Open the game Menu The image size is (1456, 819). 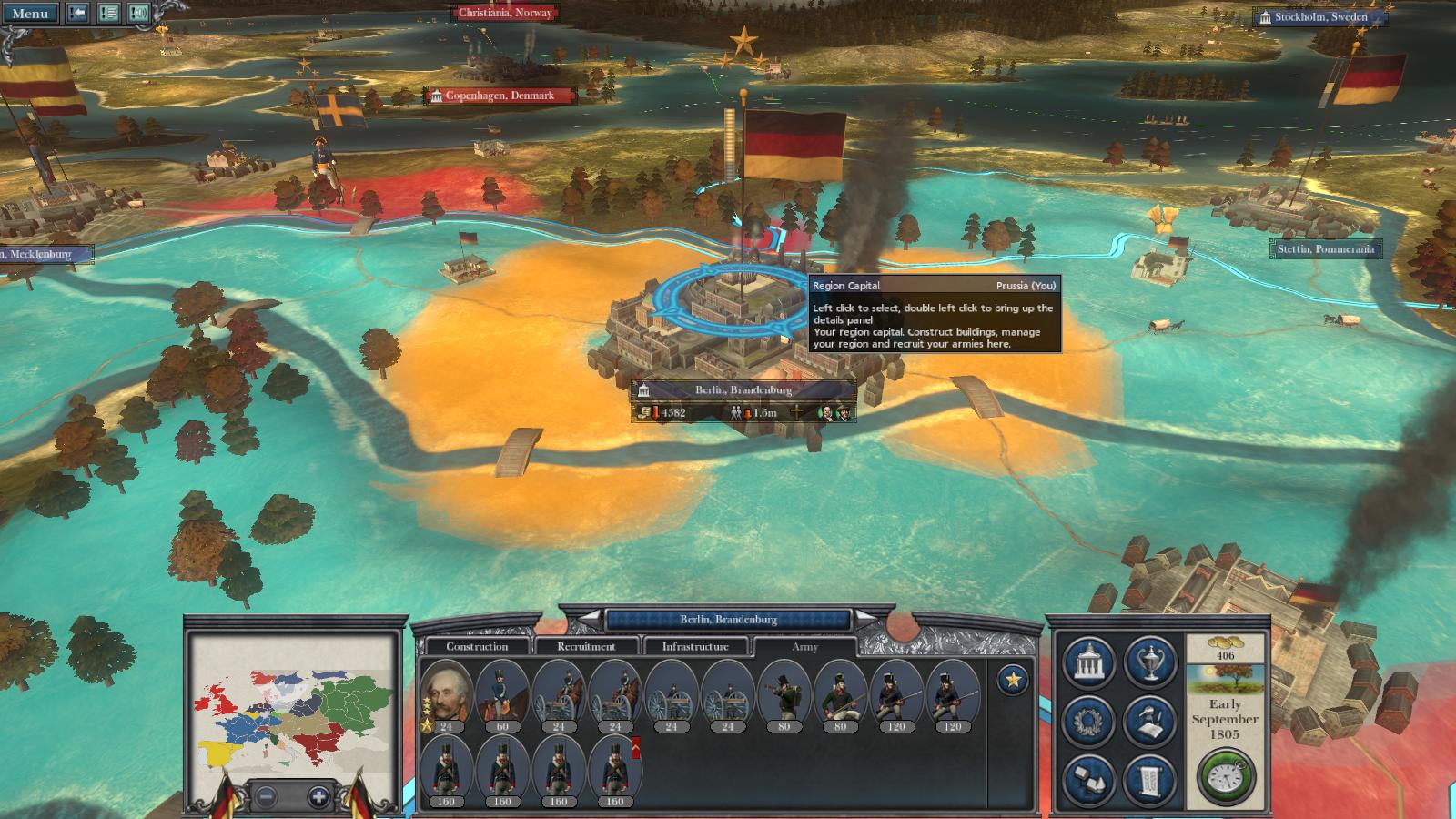[30, 14]
